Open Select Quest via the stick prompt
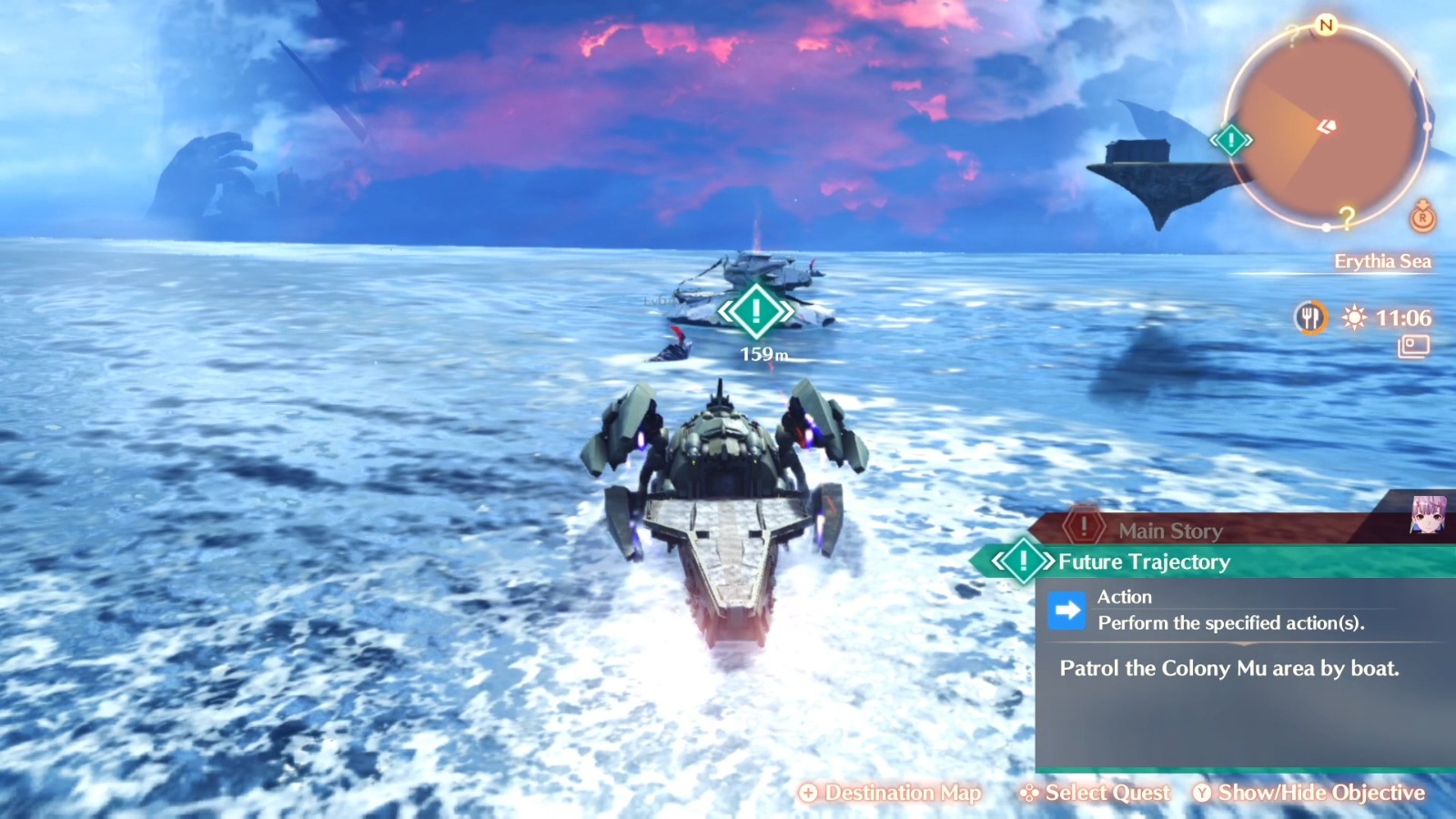 pyautogui.click(x=1097, y=793)
